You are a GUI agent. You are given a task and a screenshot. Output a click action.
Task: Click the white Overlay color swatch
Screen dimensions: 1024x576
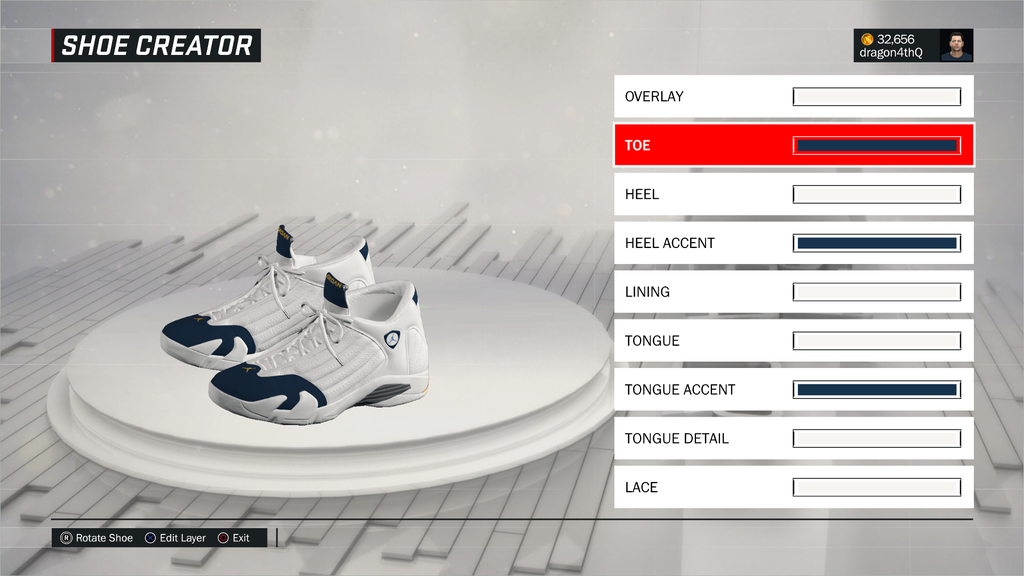(877, 97)
